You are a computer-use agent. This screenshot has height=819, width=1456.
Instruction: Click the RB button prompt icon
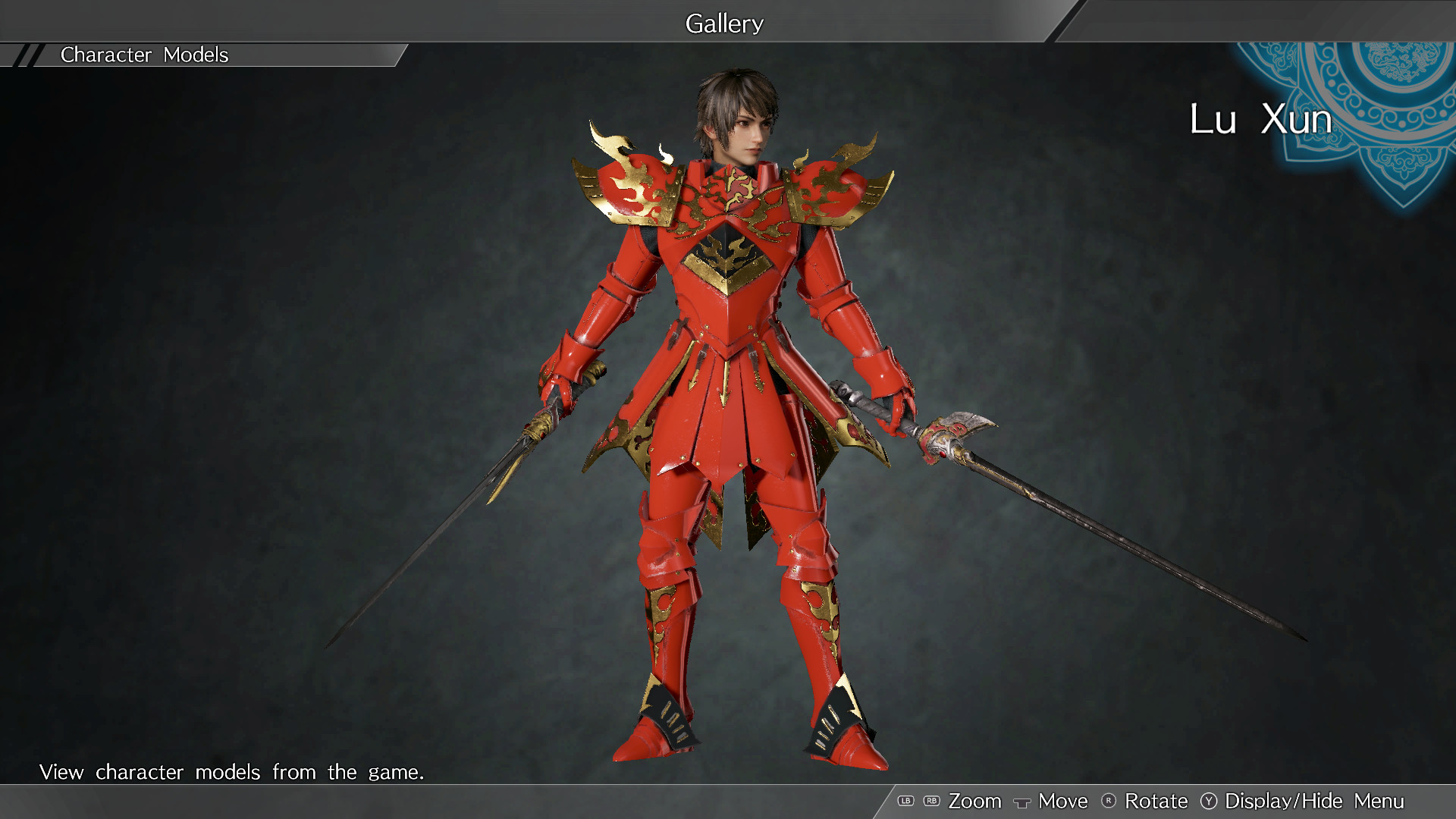click(931, 801)
